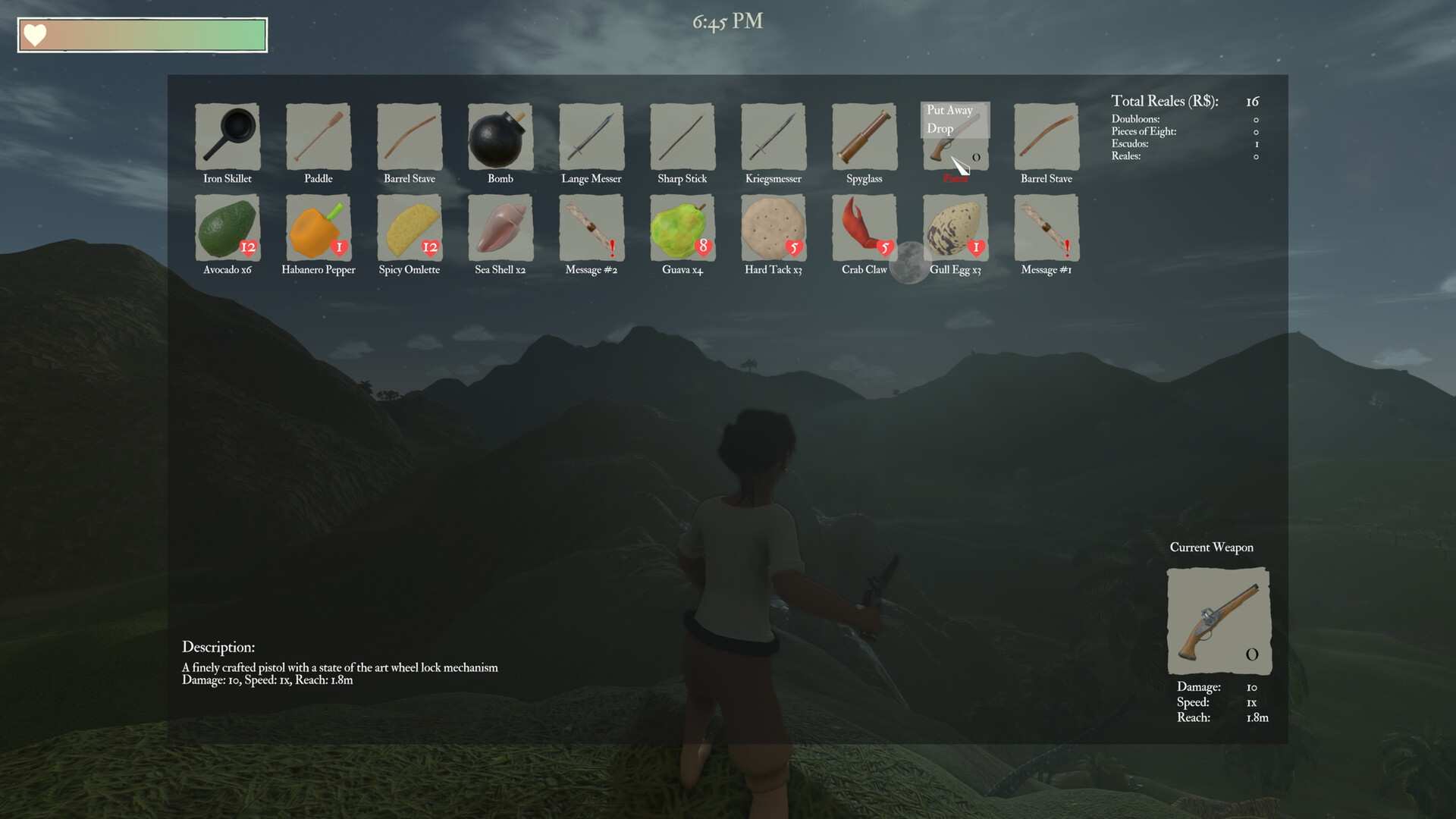Open Message #2 from the inventory

tap(591, 227)
